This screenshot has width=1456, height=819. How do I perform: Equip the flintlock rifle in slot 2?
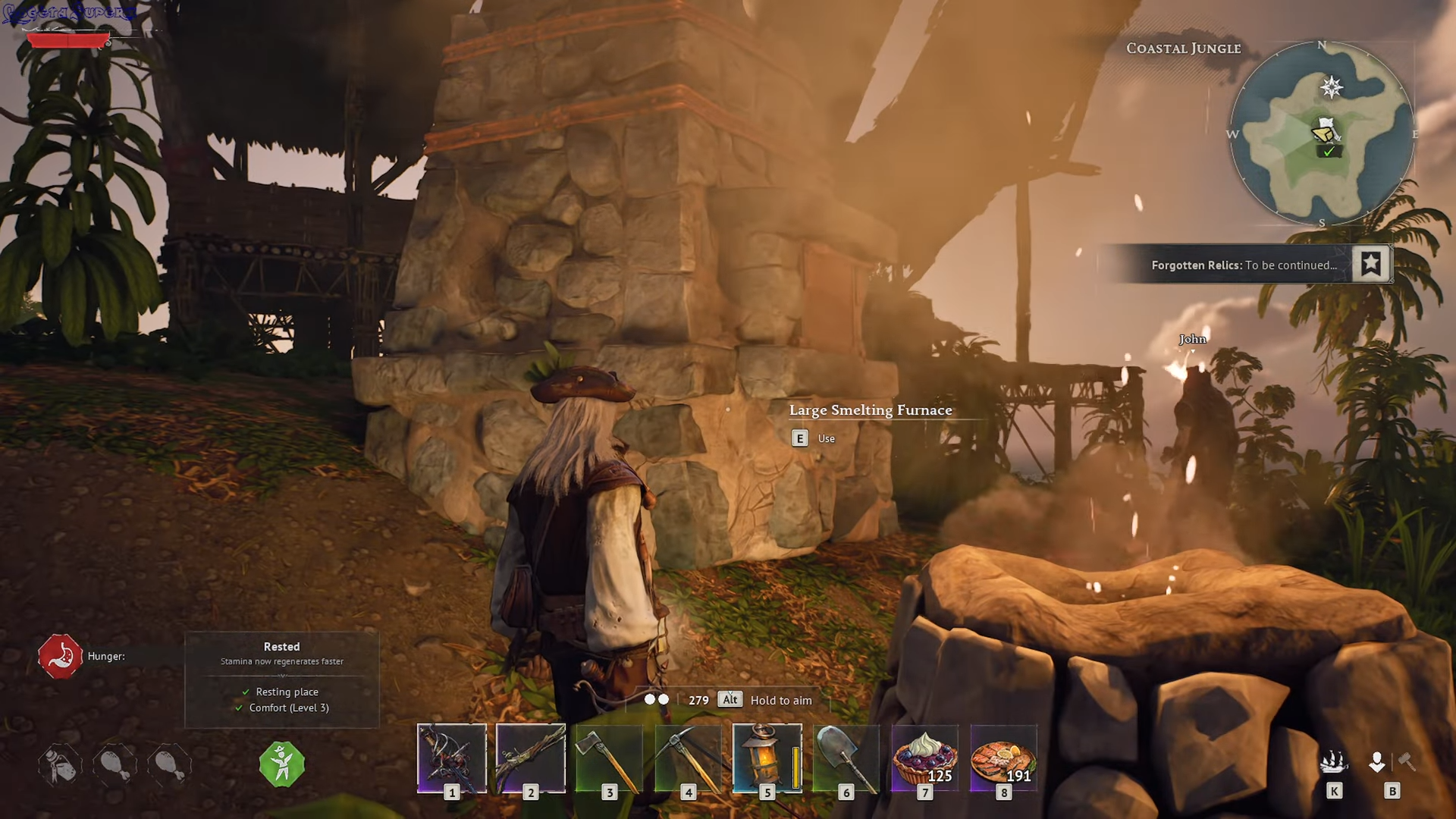(531, 758)
